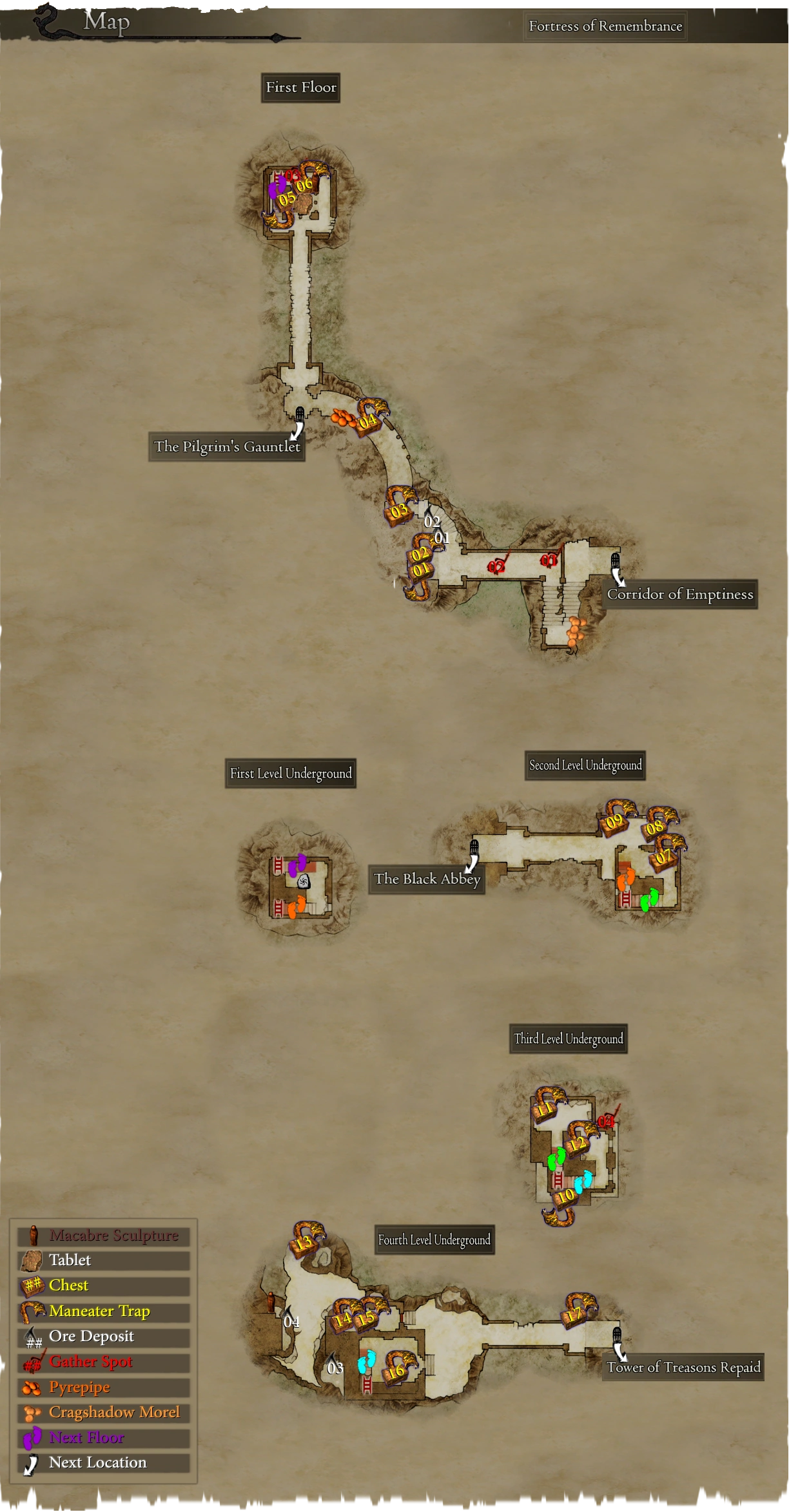This screenshot has width=789, height=1512.
Task: Click chest marker 13 on the map
Action: point(304,1241)
